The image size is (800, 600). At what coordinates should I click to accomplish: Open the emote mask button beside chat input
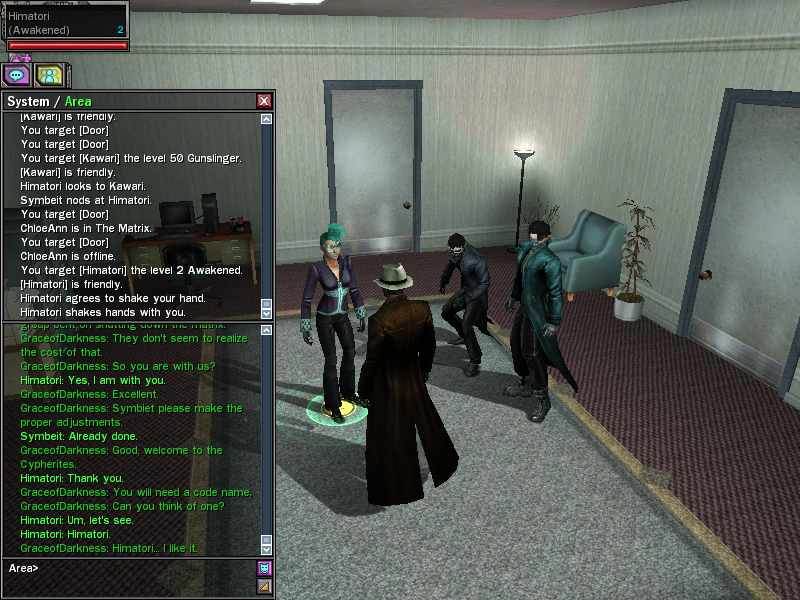tap(265, 568)
